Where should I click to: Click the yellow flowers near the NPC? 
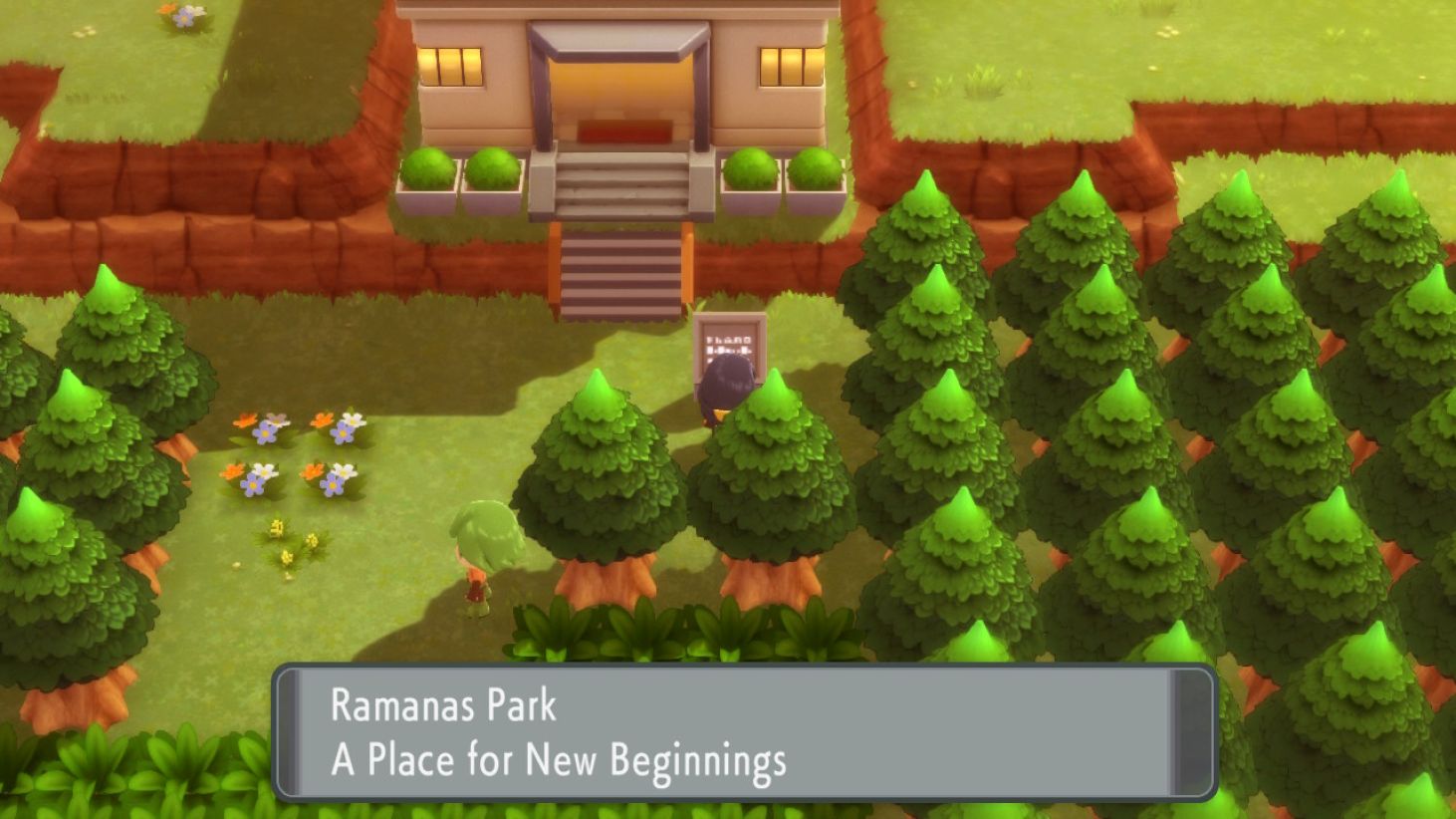(x=288, y=538)
